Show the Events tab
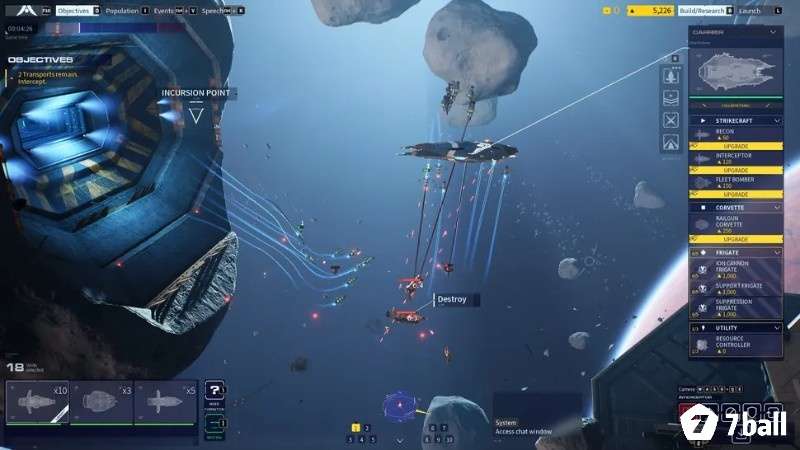 coord(163,10)
